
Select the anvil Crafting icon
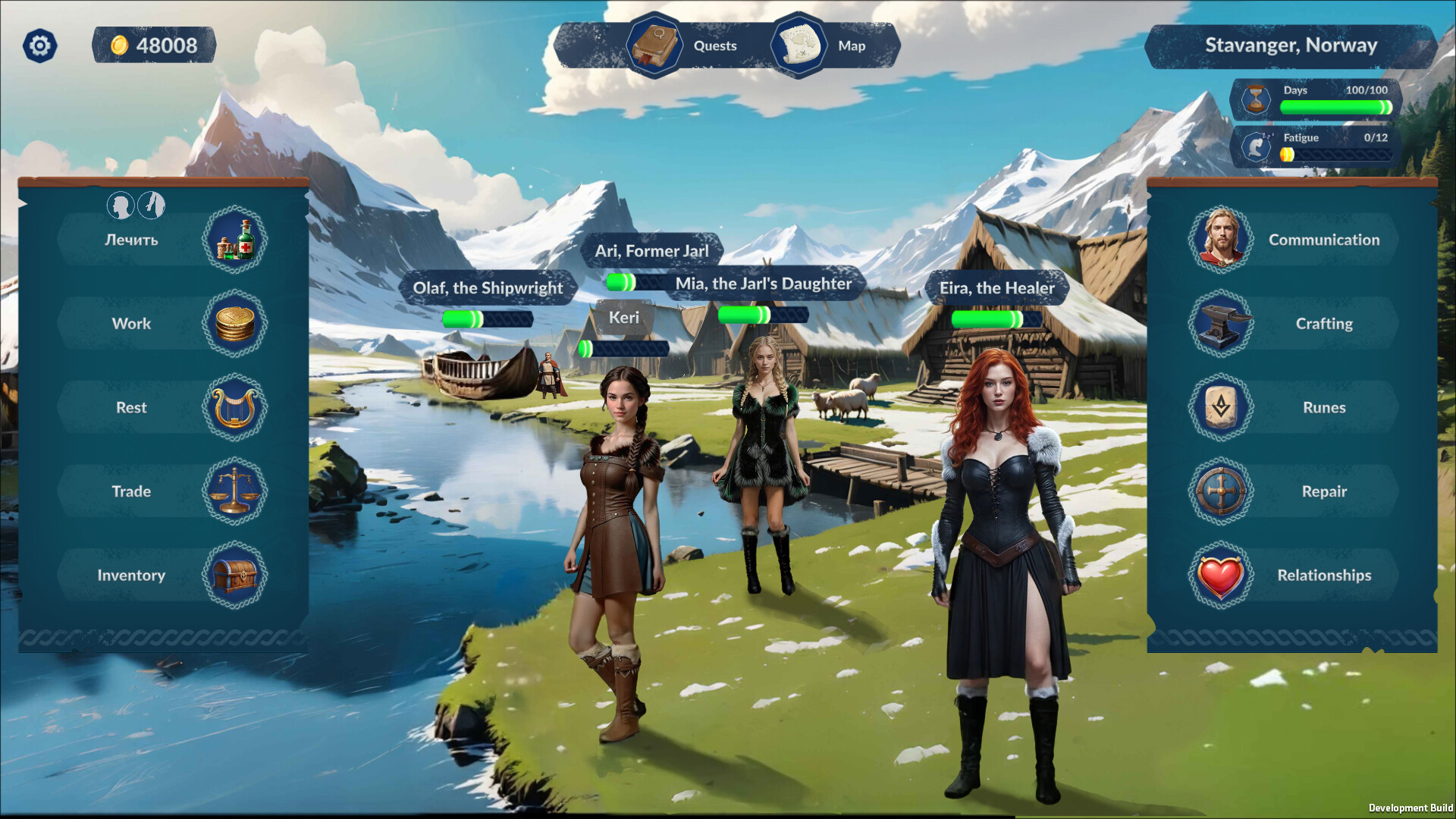(x=1222, y=323)
